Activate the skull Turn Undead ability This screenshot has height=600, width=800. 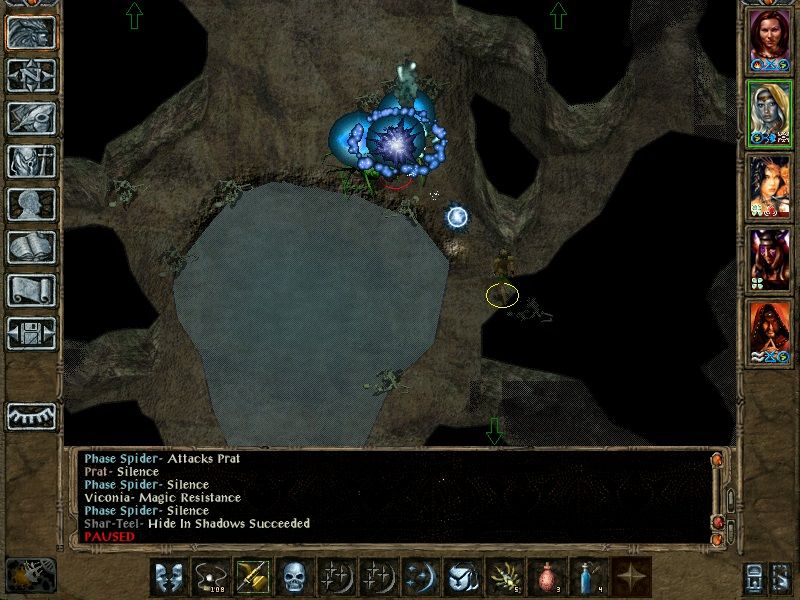(x=294, y=578)
